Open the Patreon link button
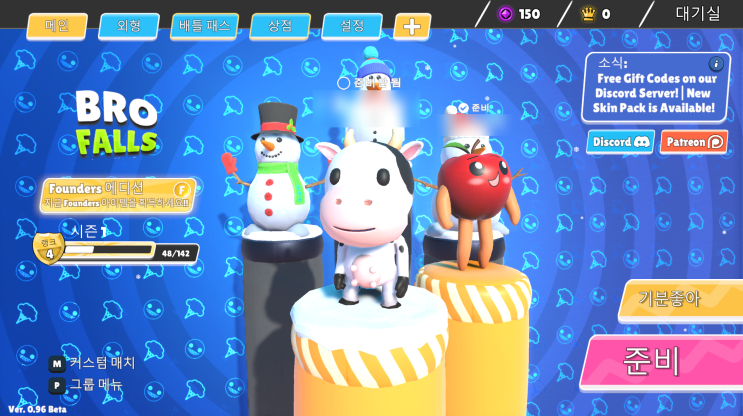The image size is (743, 416). 694,142
